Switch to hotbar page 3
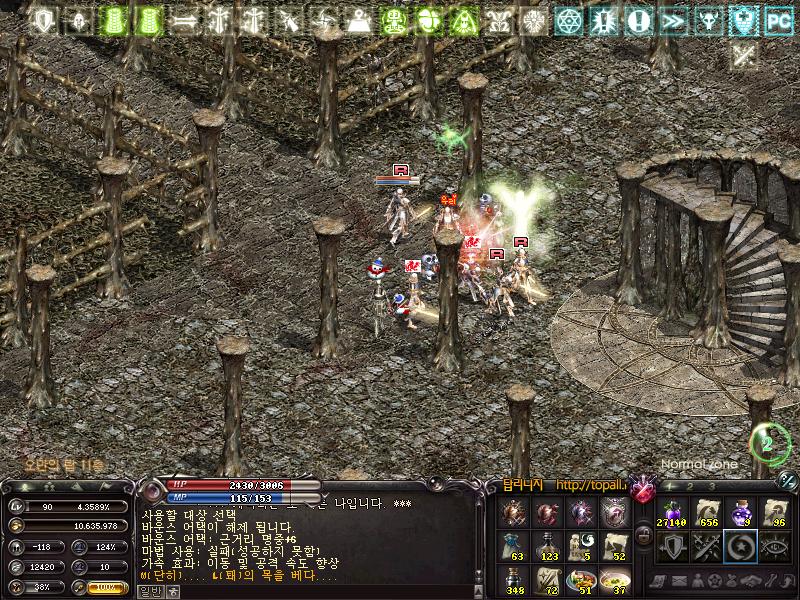This screenshot has height=600, width=800. 712,487
